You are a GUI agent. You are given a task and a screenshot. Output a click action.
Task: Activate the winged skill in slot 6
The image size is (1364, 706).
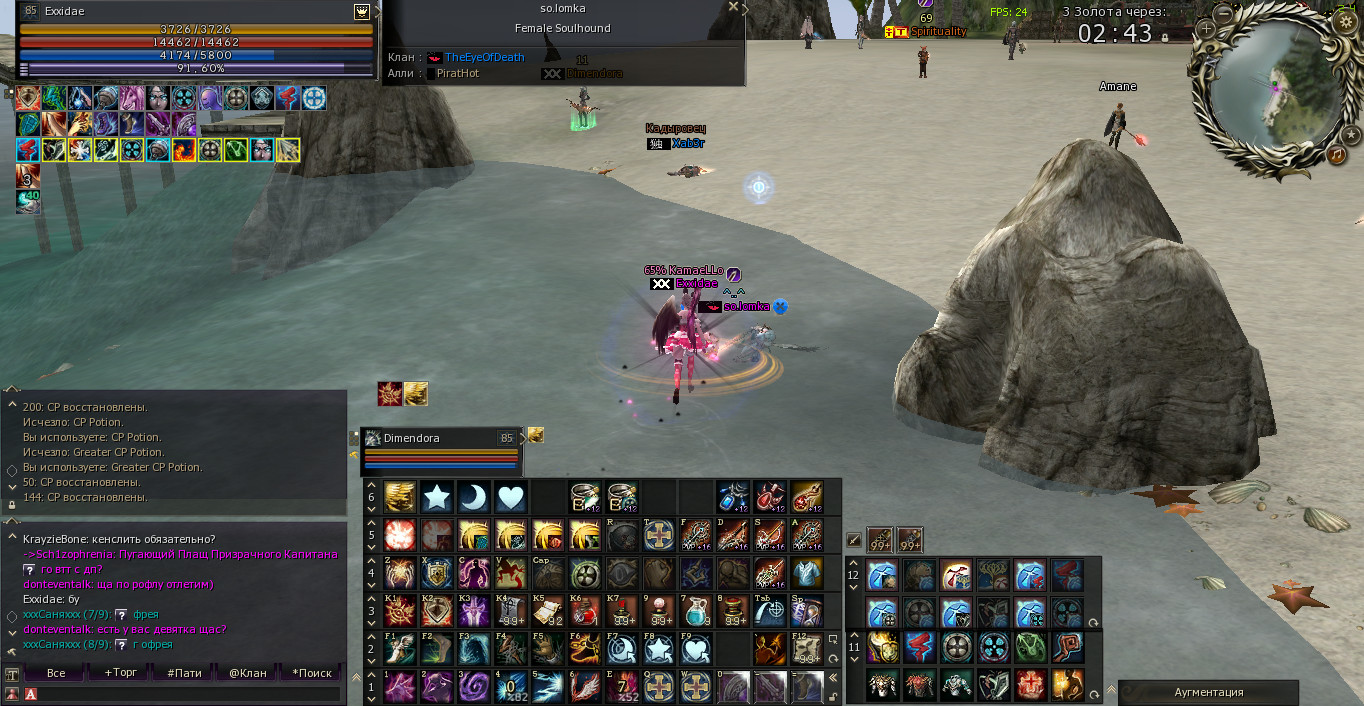click(x=584, y=686)
